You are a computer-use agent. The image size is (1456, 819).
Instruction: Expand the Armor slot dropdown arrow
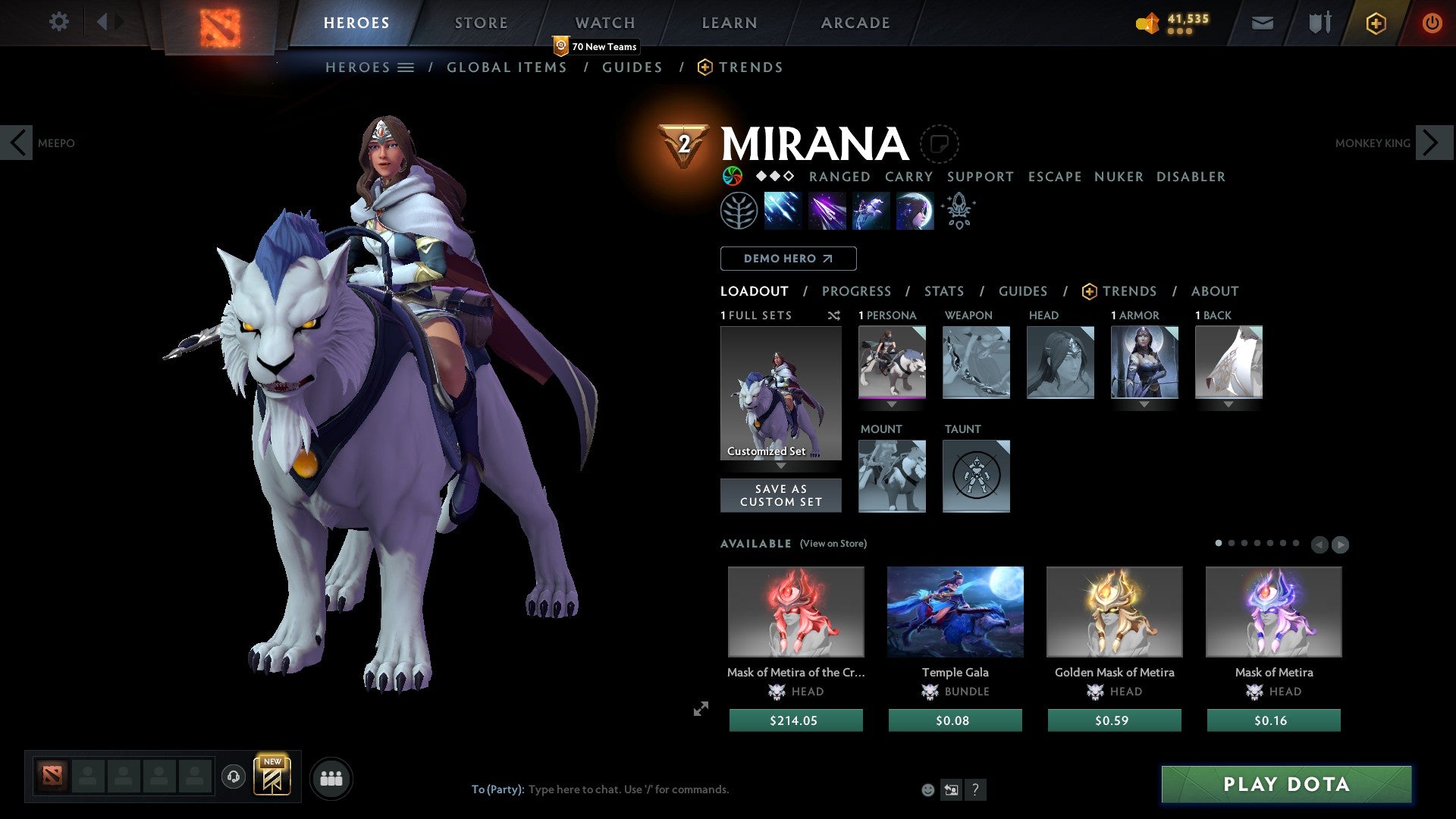[1144, 404]
